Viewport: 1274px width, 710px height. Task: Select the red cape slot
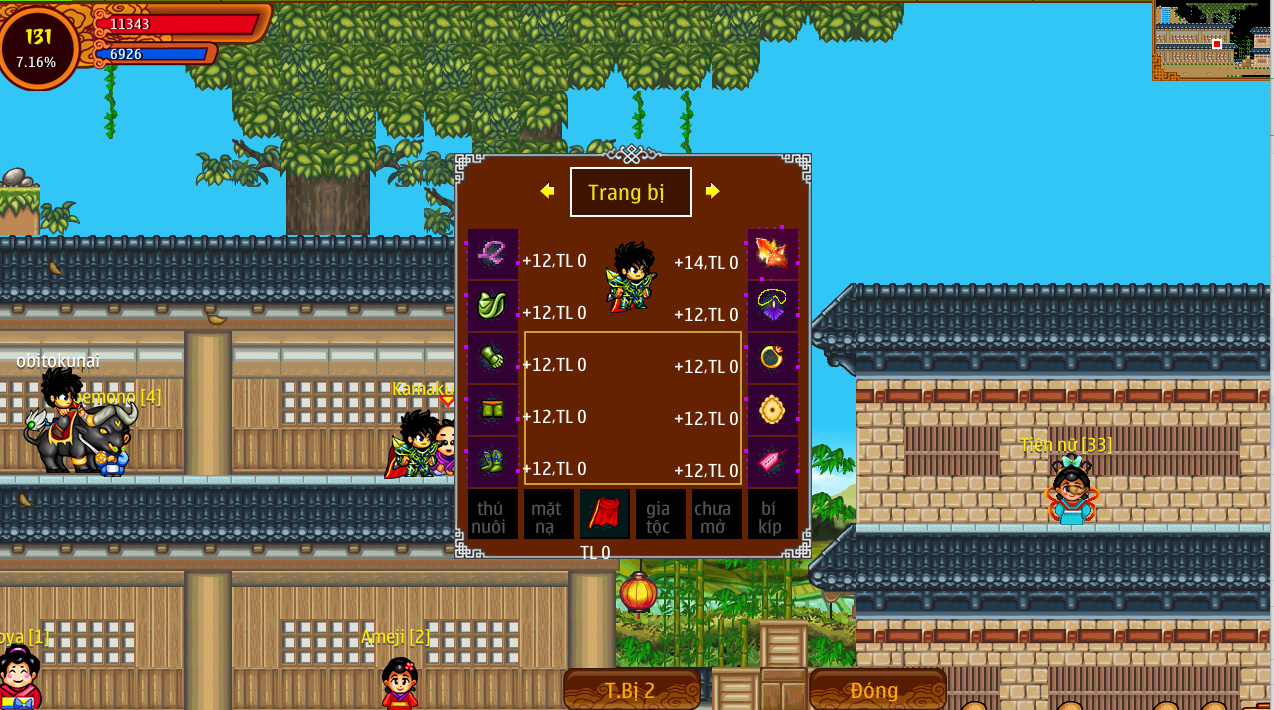click(x=604, y=515)
